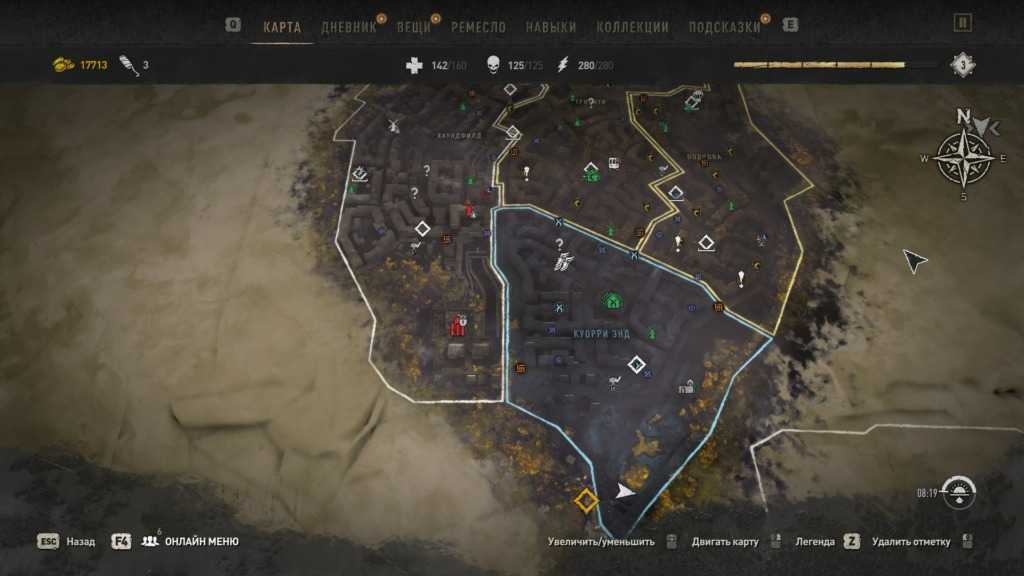1024x576 pixels.
Task: Select the windmill icon on the map
Action: point(393,125)
